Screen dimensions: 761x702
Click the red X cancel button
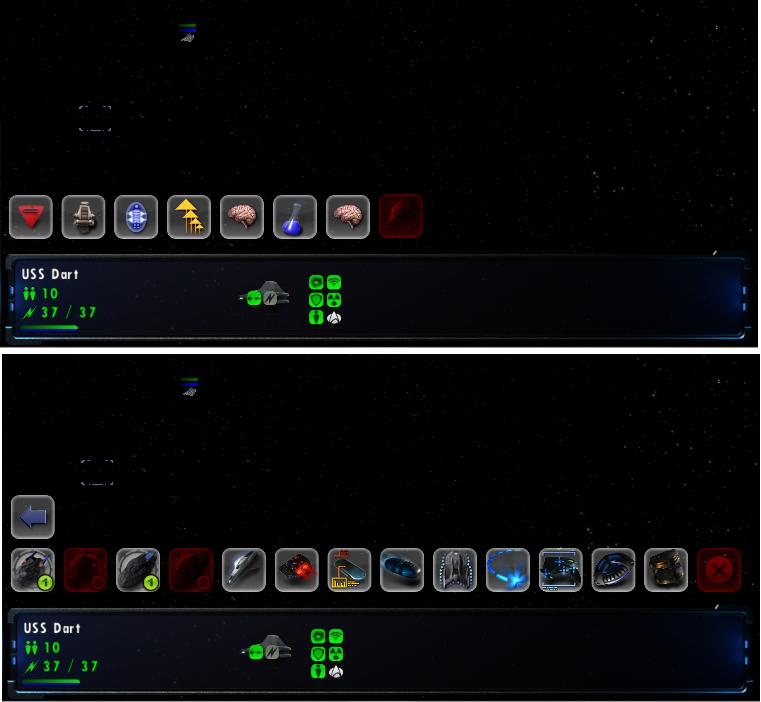719,570
